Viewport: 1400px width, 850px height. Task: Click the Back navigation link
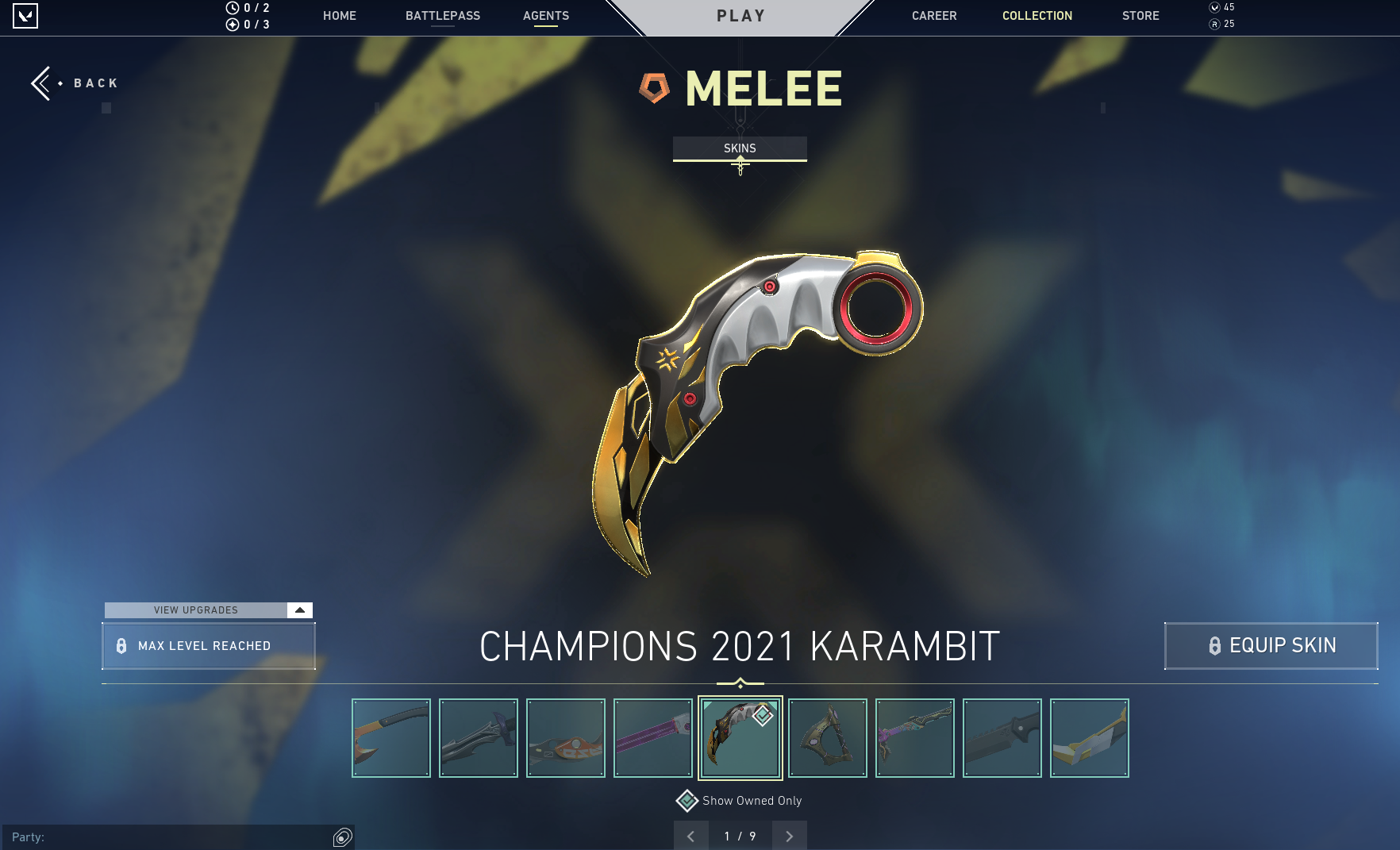72,83
